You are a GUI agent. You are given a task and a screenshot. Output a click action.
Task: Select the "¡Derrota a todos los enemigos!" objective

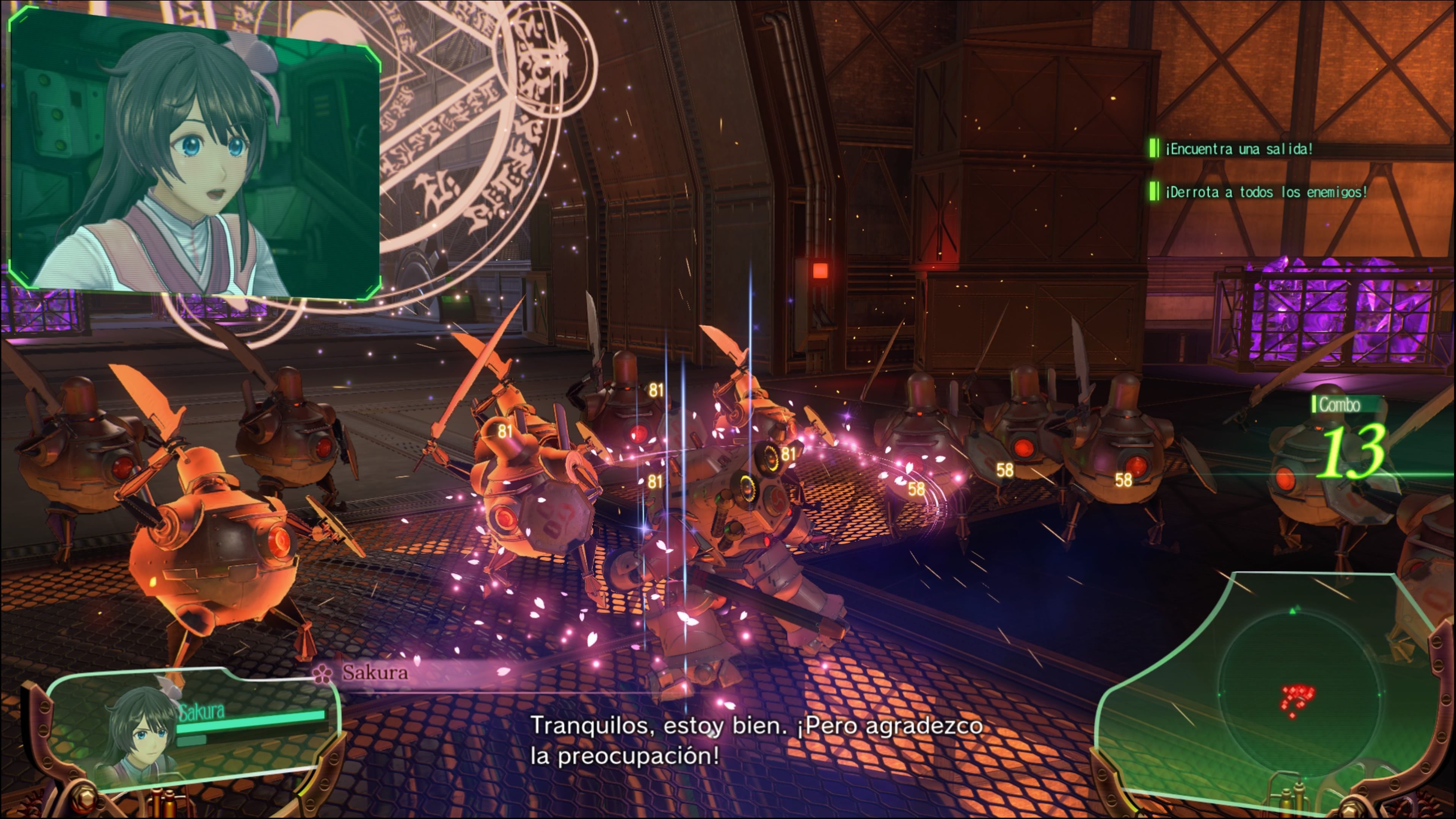point(1266,192)
